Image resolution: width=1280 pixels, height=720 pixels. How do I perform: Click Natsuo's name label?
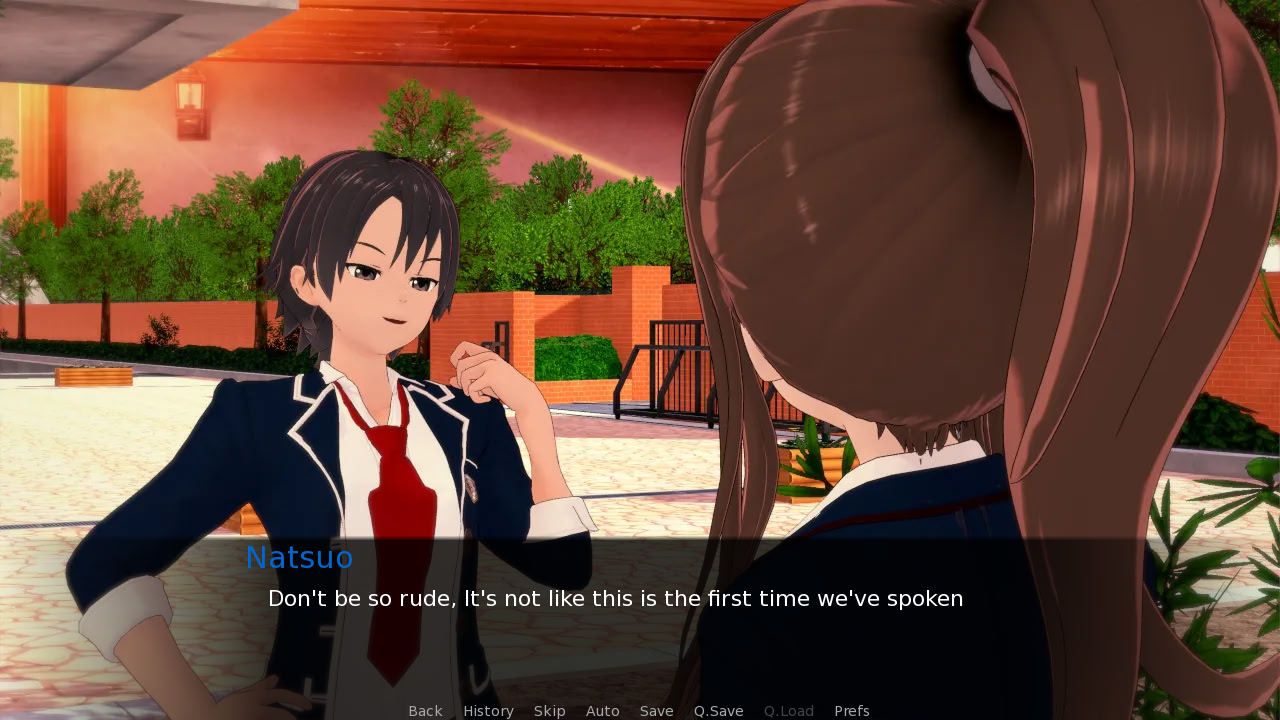(299, 557)
